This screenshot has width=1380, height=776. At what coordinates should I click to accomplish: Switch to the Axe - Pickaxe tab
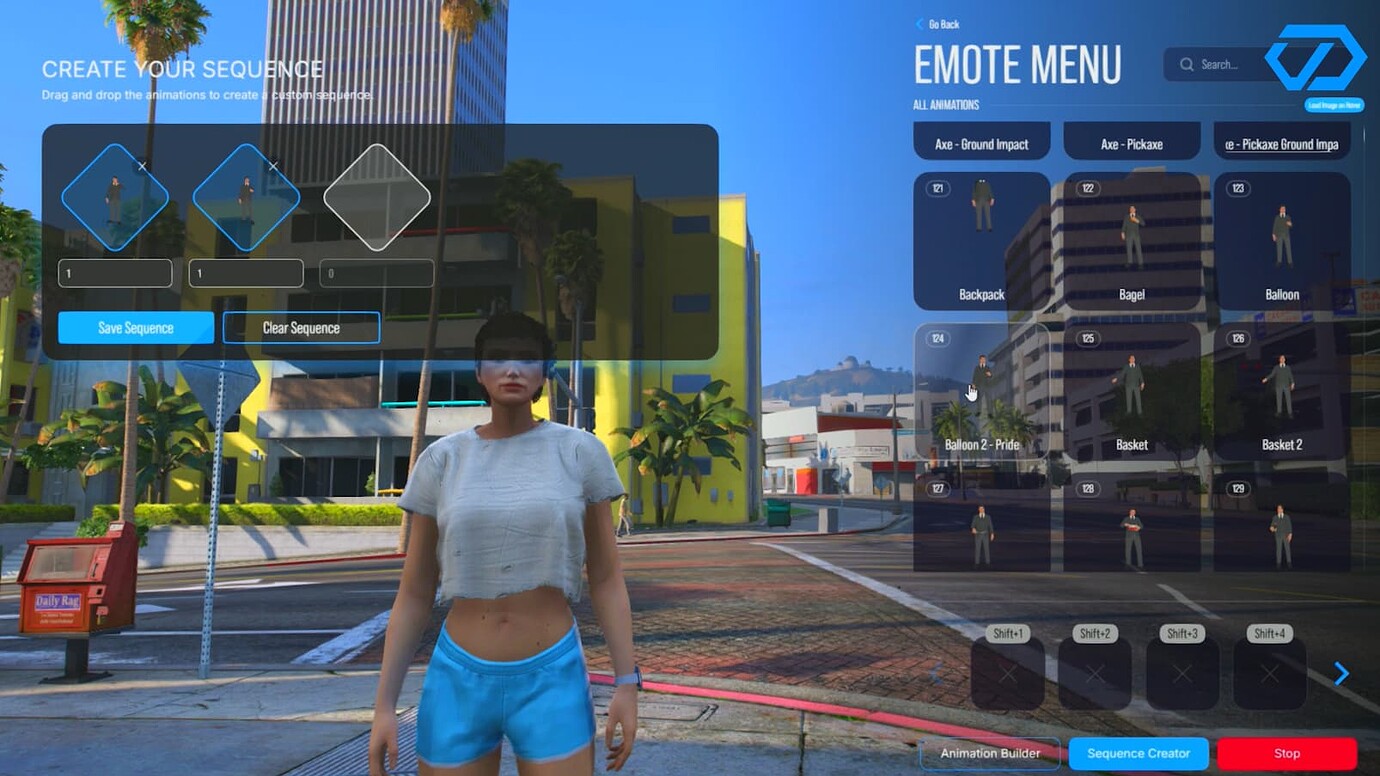[1131, 142]
